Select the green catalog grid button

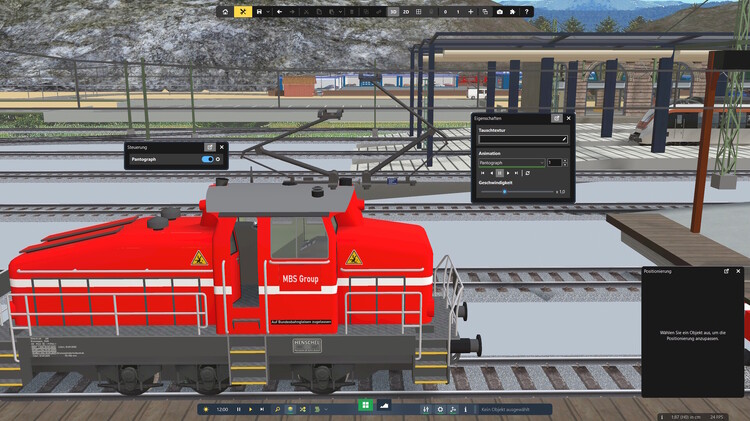pyautogui.click(x=366, y=408)
